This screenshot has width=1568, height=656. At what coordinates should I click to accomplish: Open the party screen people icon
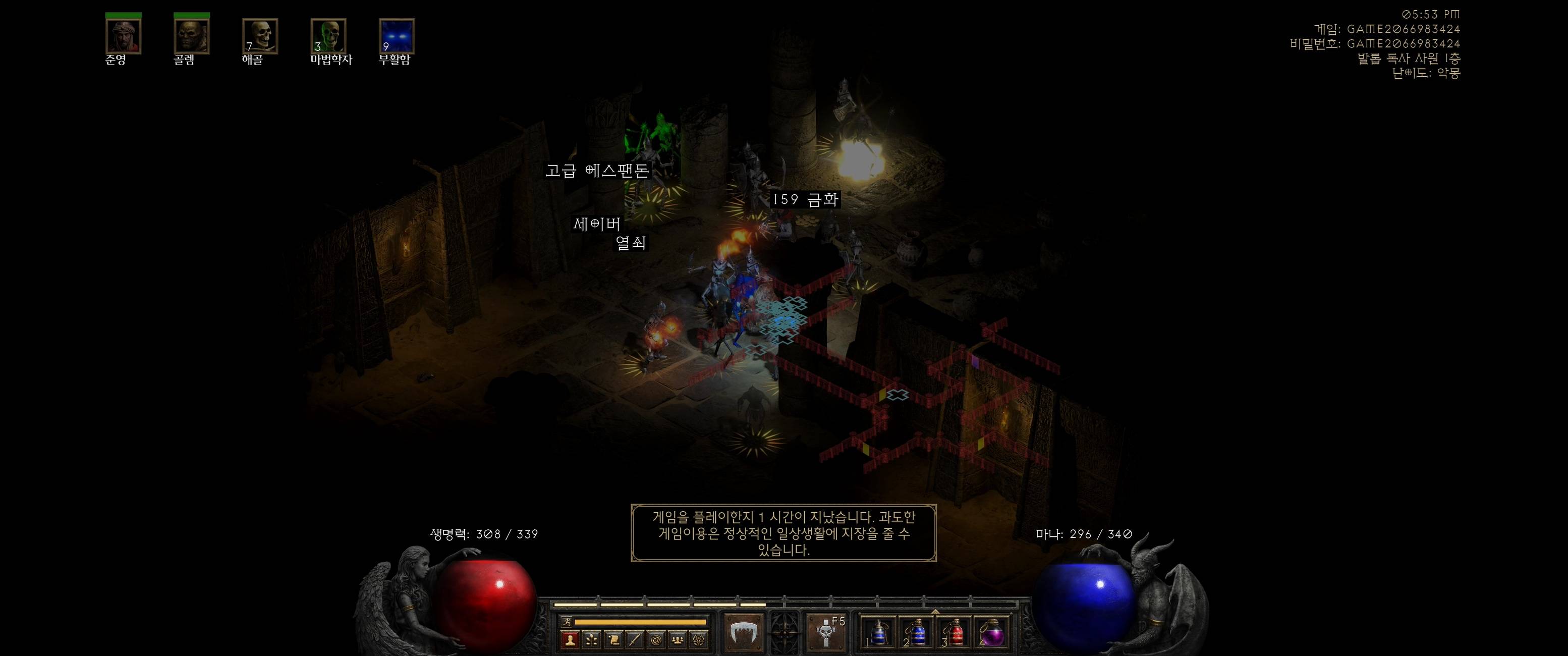pos(678,639)
